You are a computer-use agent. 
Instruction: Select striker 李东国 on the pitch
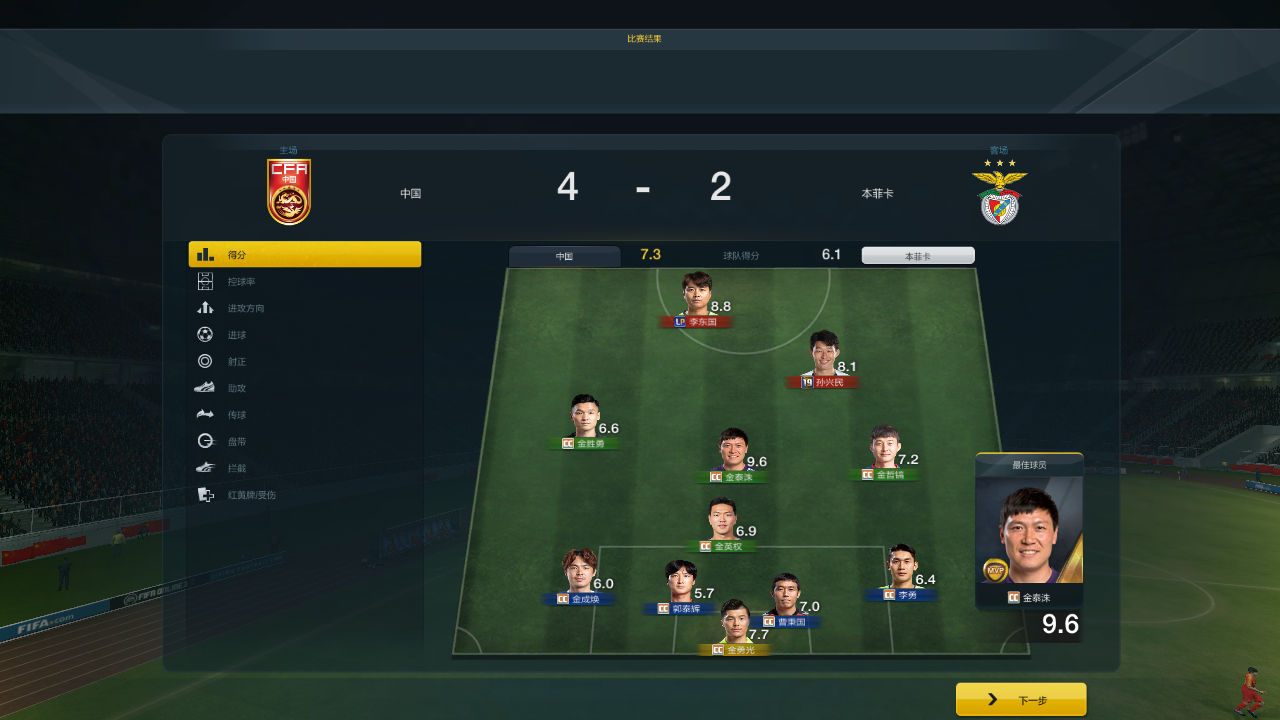pos(698,300)
